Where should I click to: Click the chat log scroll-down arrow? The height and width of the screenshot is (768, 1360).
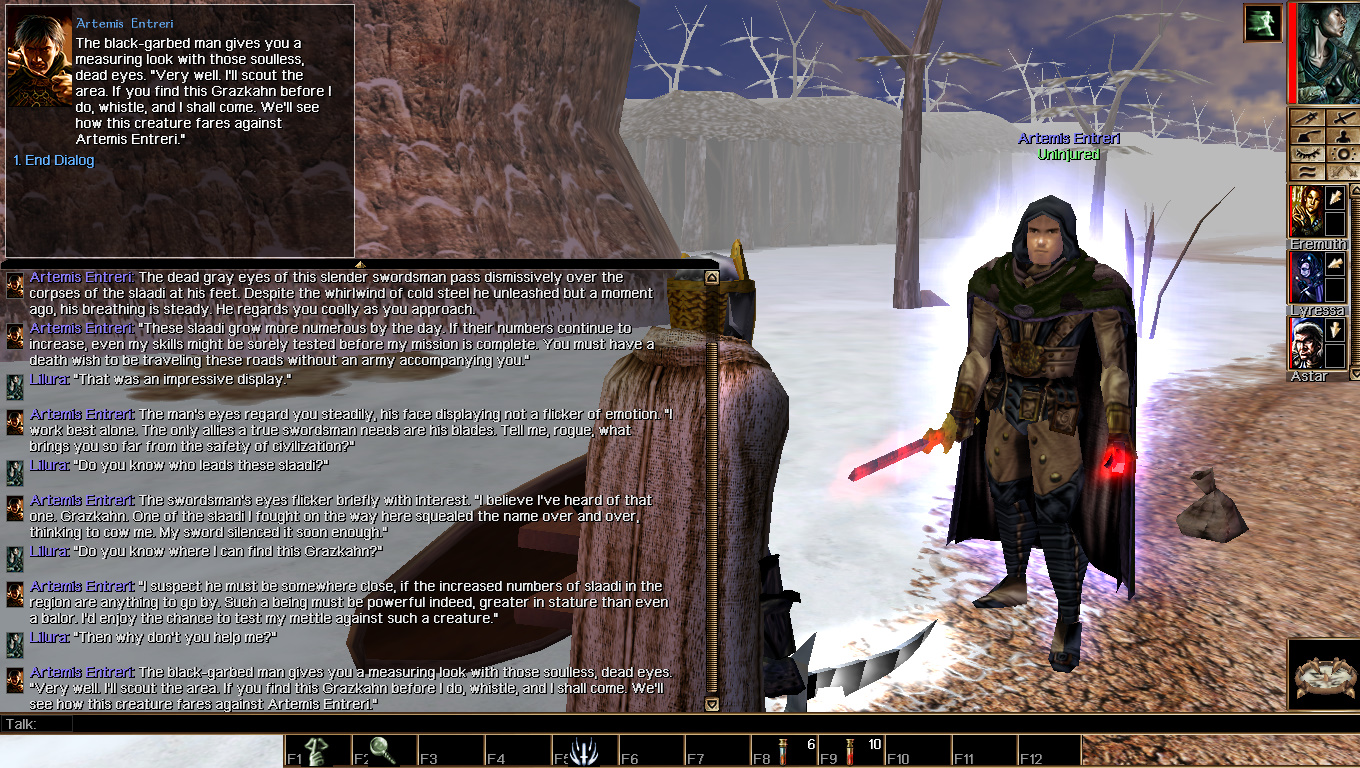711,704
